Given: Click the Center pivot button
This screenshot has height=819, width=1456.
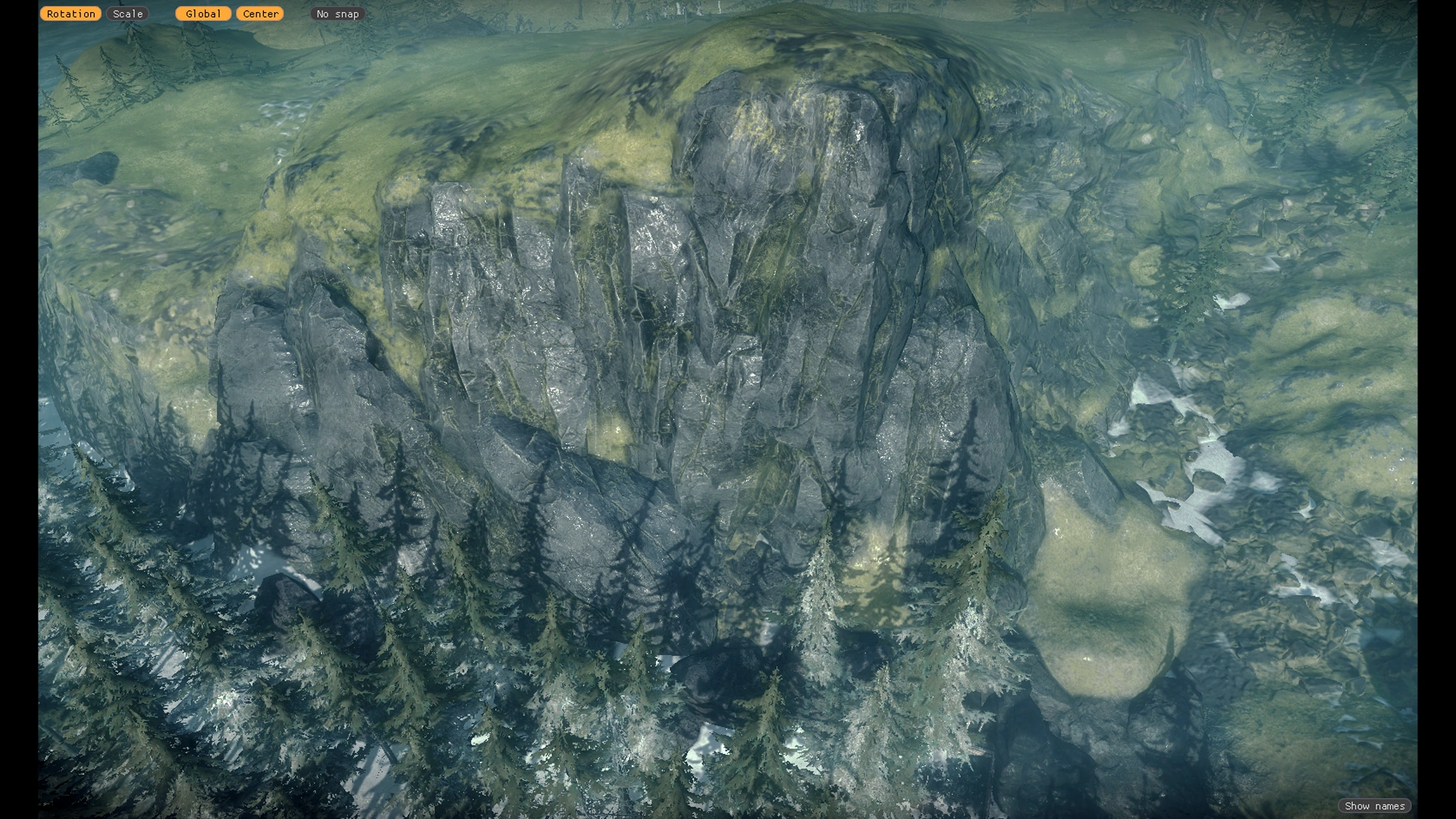Looking at the screenshot, I should point(260,14).
